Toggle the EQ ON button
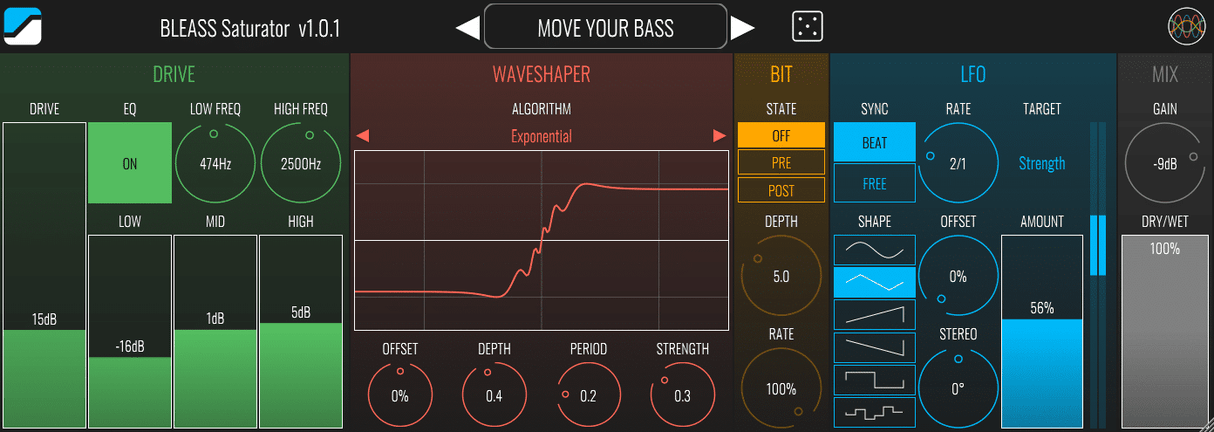This screenshot has width=1214, height=432. (x=130, y=164)
